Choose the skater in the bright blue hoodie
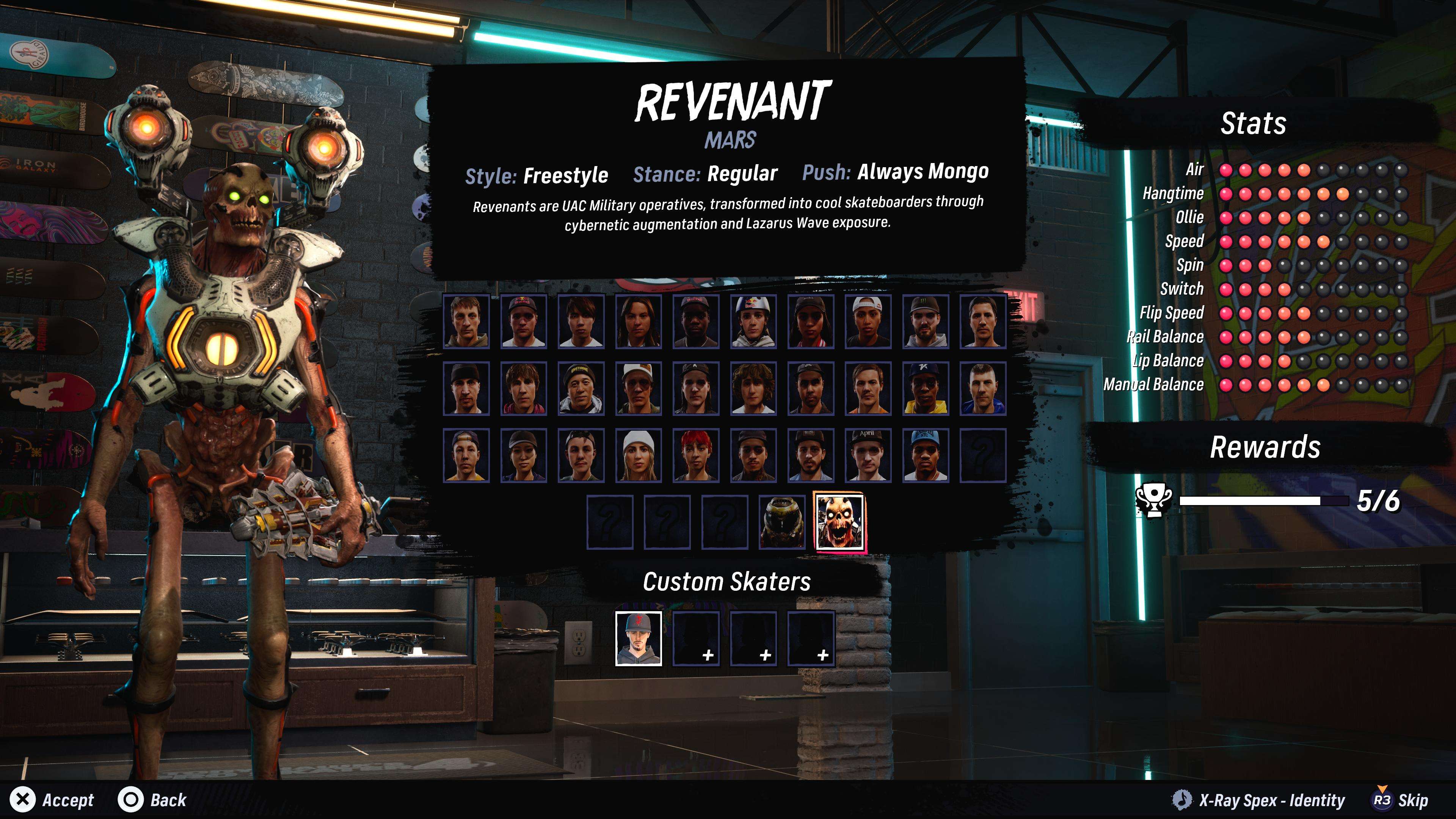The height and width of the screenshot is (819, 1456). tap(982, 389)
